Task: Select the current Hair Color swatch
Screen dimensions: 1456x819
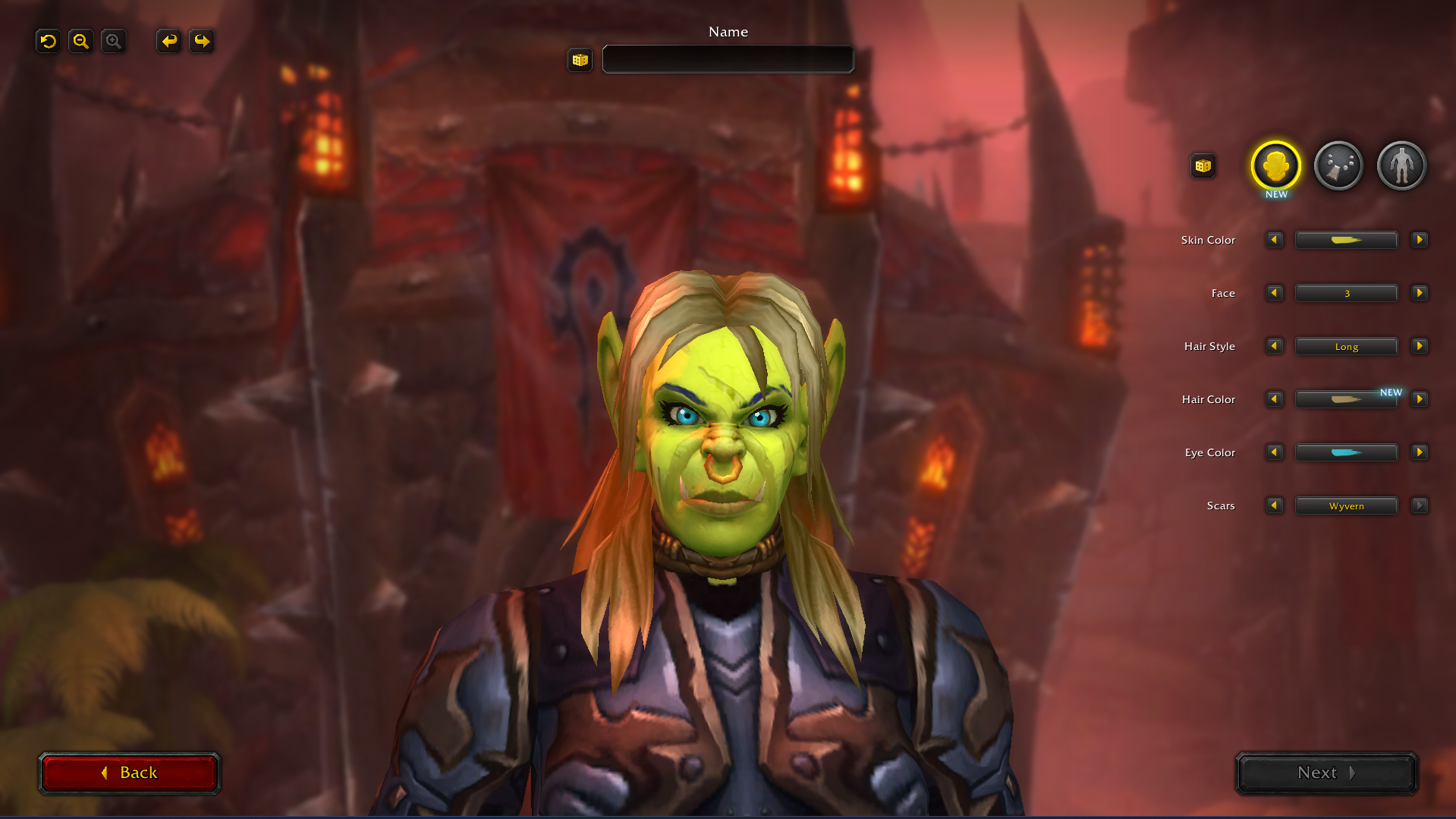Action: pos(1346,399)
